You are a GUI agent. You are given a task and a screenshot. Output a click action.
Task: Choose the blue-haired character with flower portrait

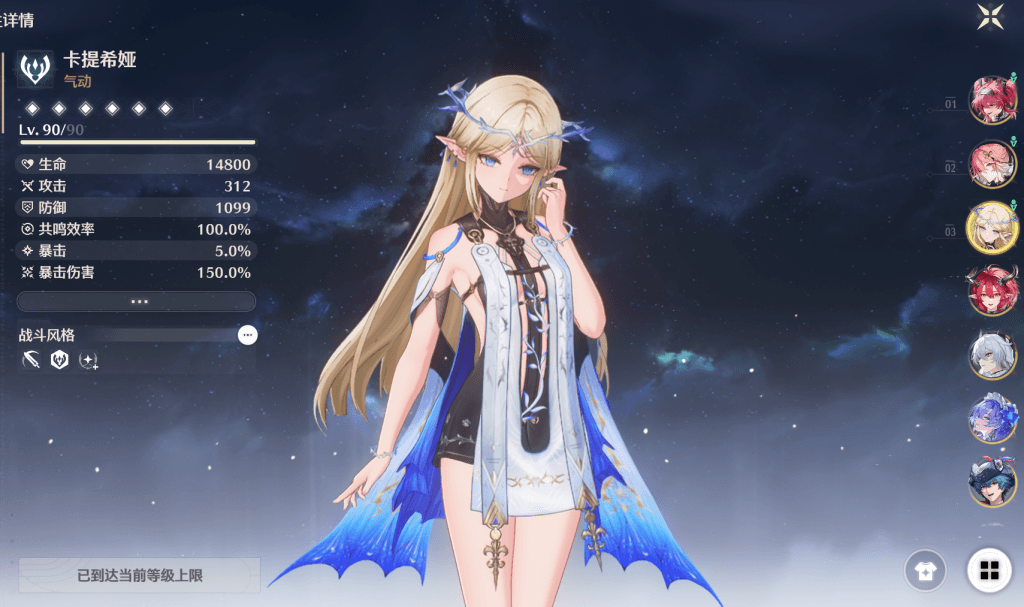993,418
